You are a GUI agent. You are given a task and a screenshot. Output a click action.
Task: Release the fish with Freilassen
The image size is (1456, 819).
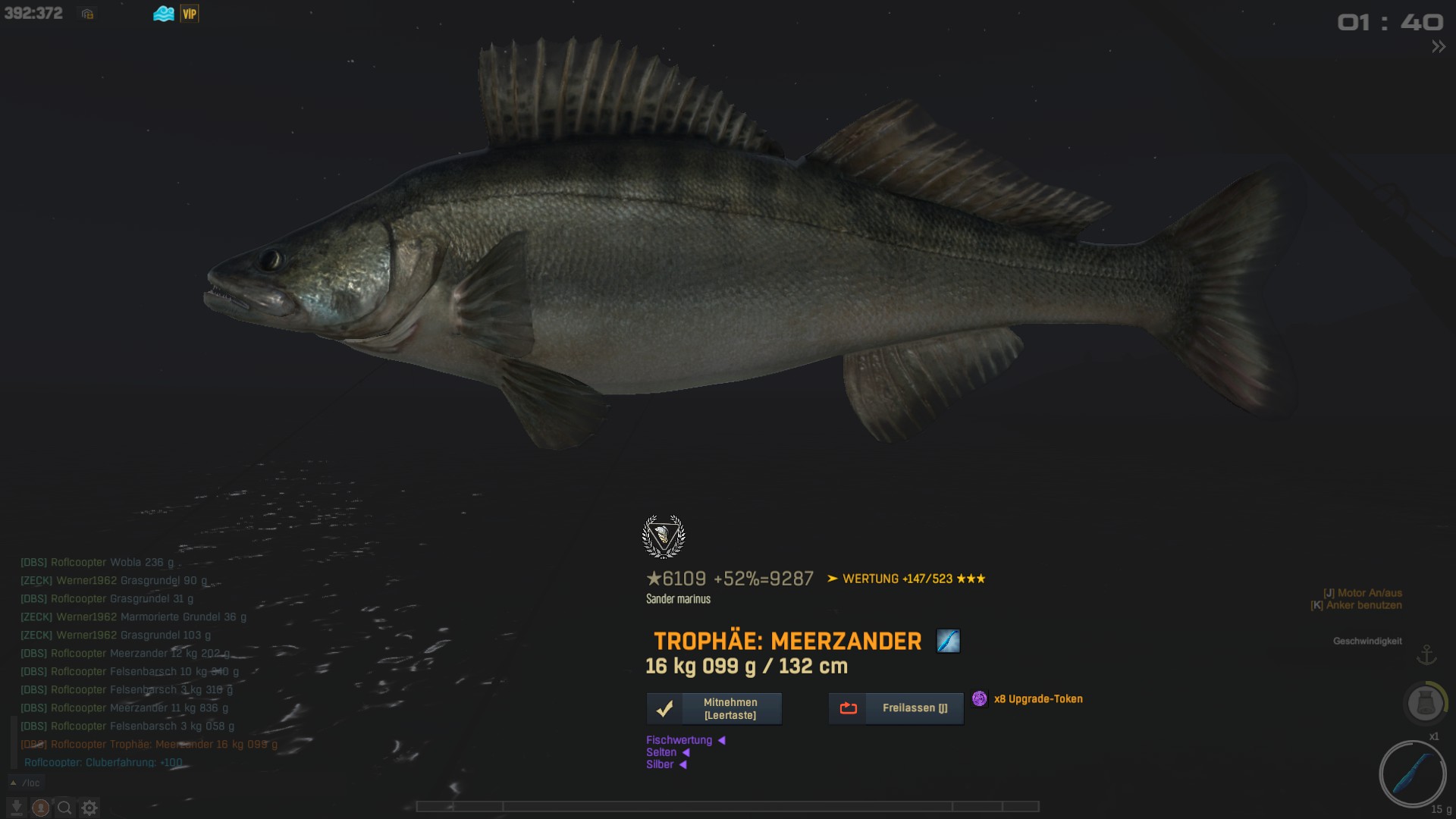point(896,708)
